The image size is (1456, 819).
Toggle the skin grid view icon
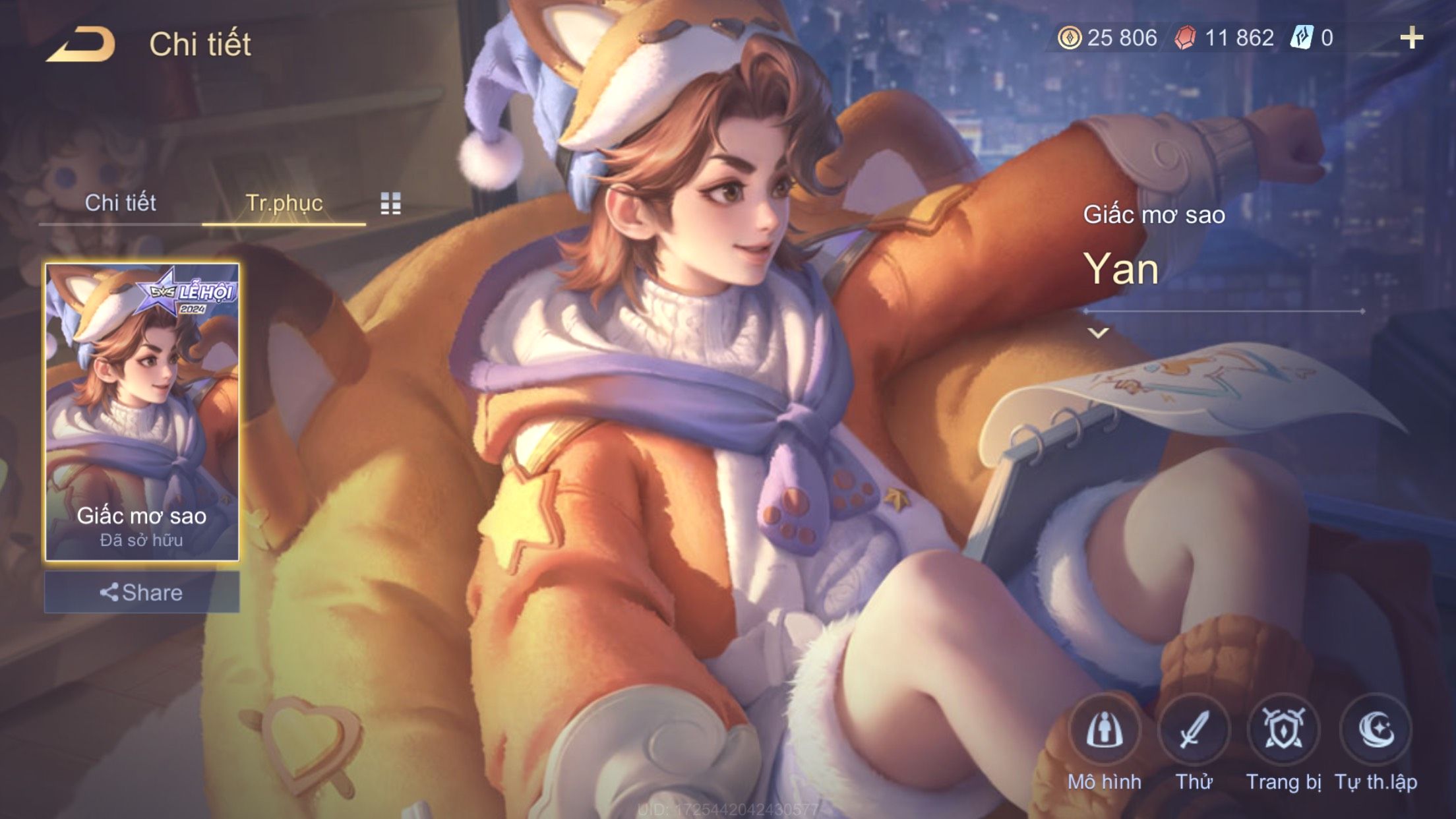pos(390,204)
